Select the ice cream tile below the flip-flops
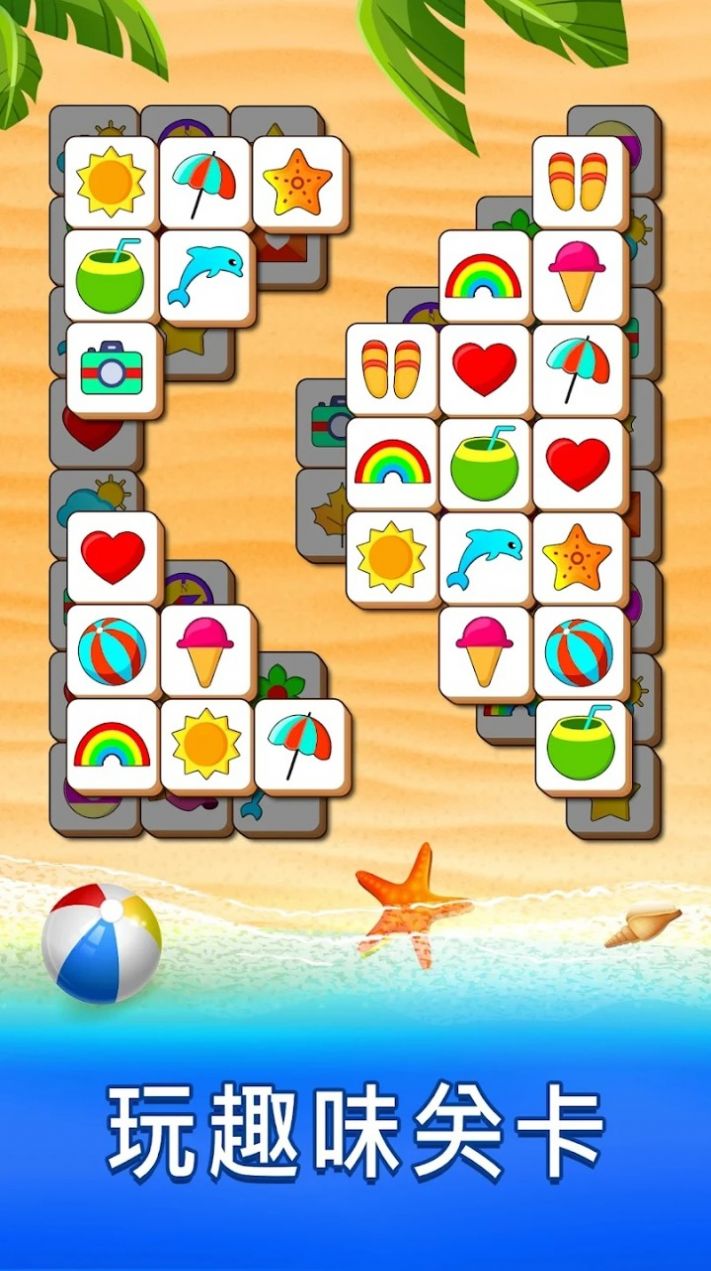Viewport: 711px width, 1271px height. pyautogui.click(x=578, y=274)
